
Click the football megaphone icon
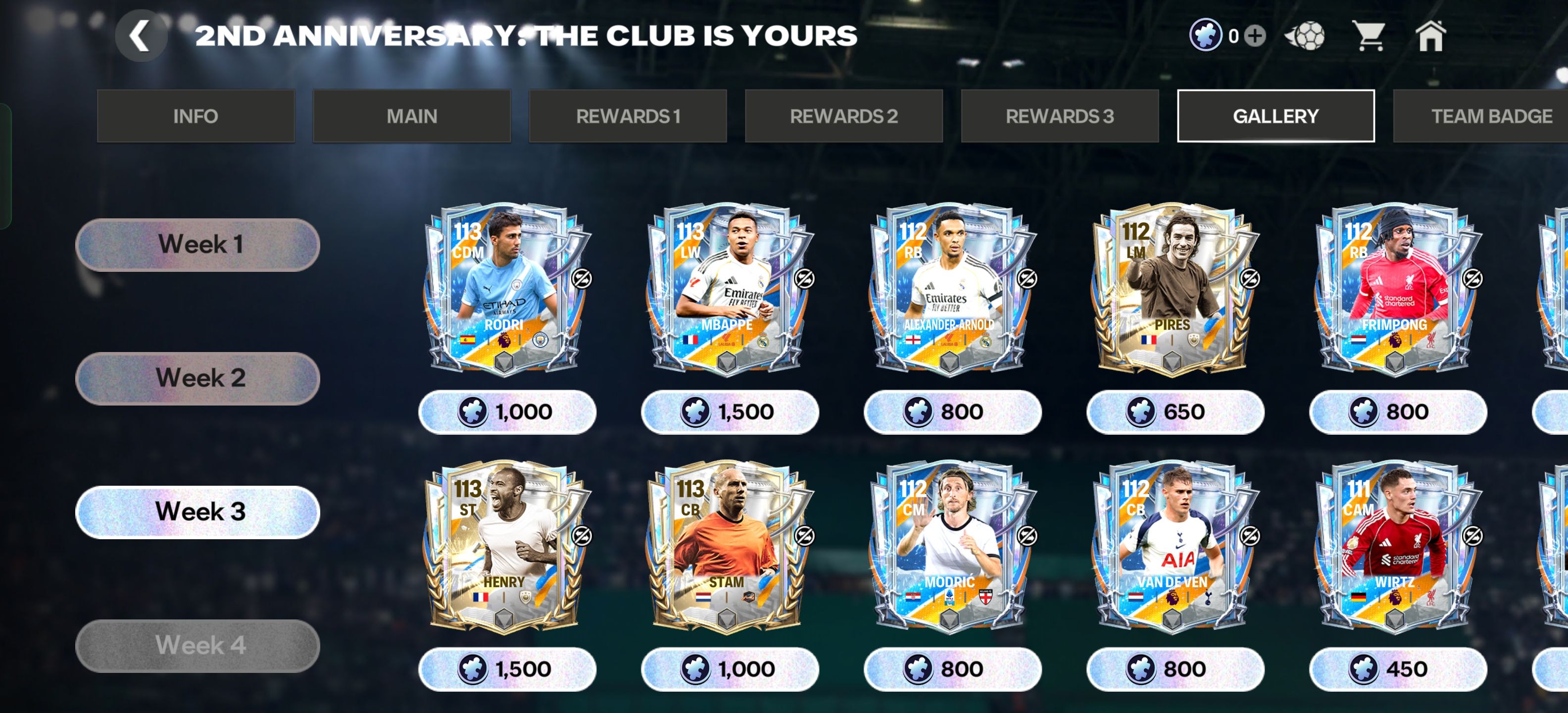tap(1304, 36)
